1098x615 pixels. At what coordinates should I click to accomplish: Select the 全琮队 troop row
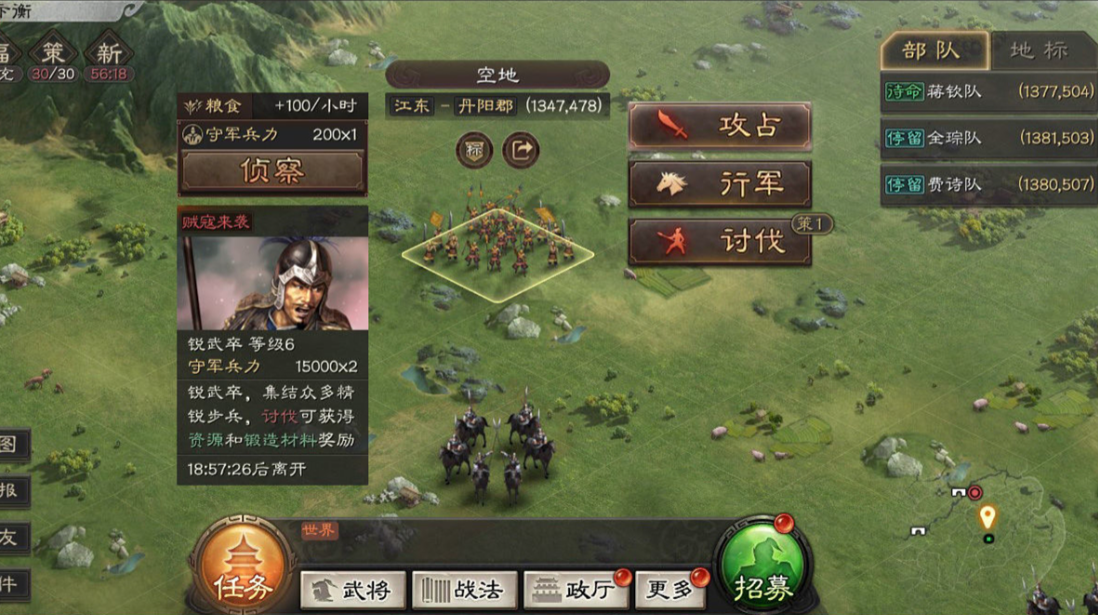pos(988,138)
